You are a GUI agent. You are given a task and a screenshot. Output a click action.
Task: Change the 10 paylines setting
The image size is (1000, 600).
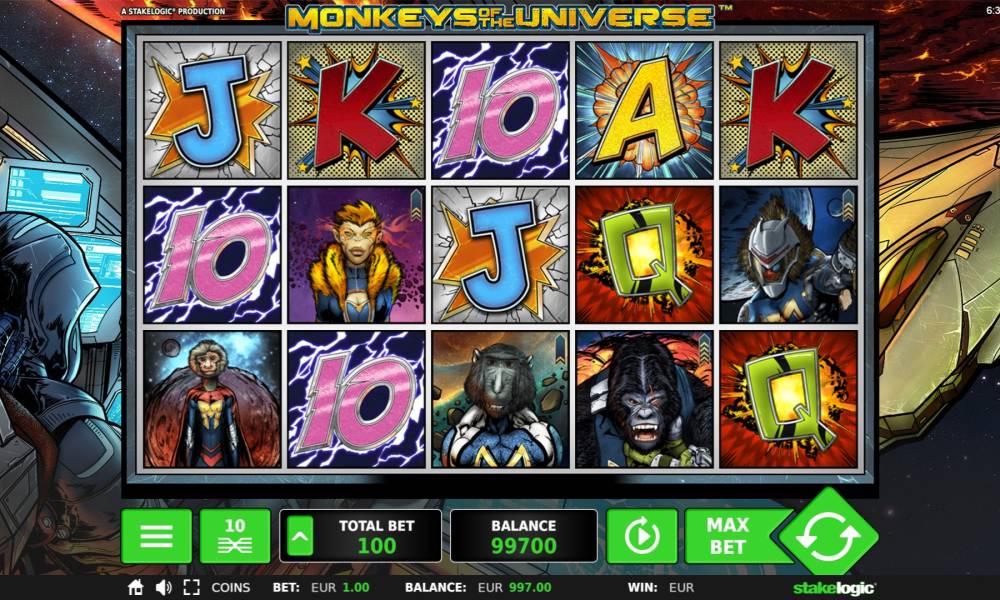235,536
